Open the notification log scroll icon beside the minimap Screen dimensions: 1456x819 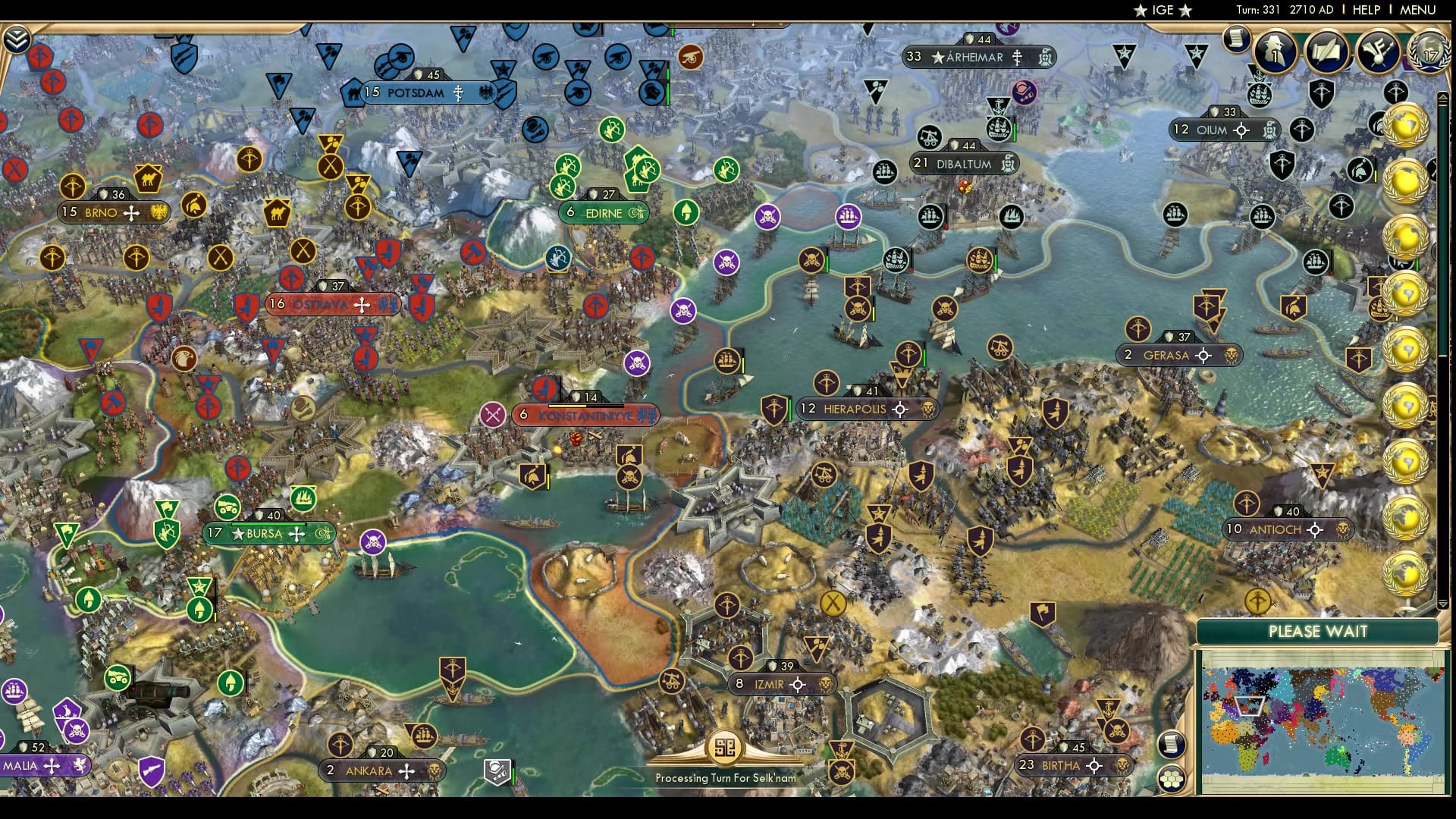point(1170,744)
